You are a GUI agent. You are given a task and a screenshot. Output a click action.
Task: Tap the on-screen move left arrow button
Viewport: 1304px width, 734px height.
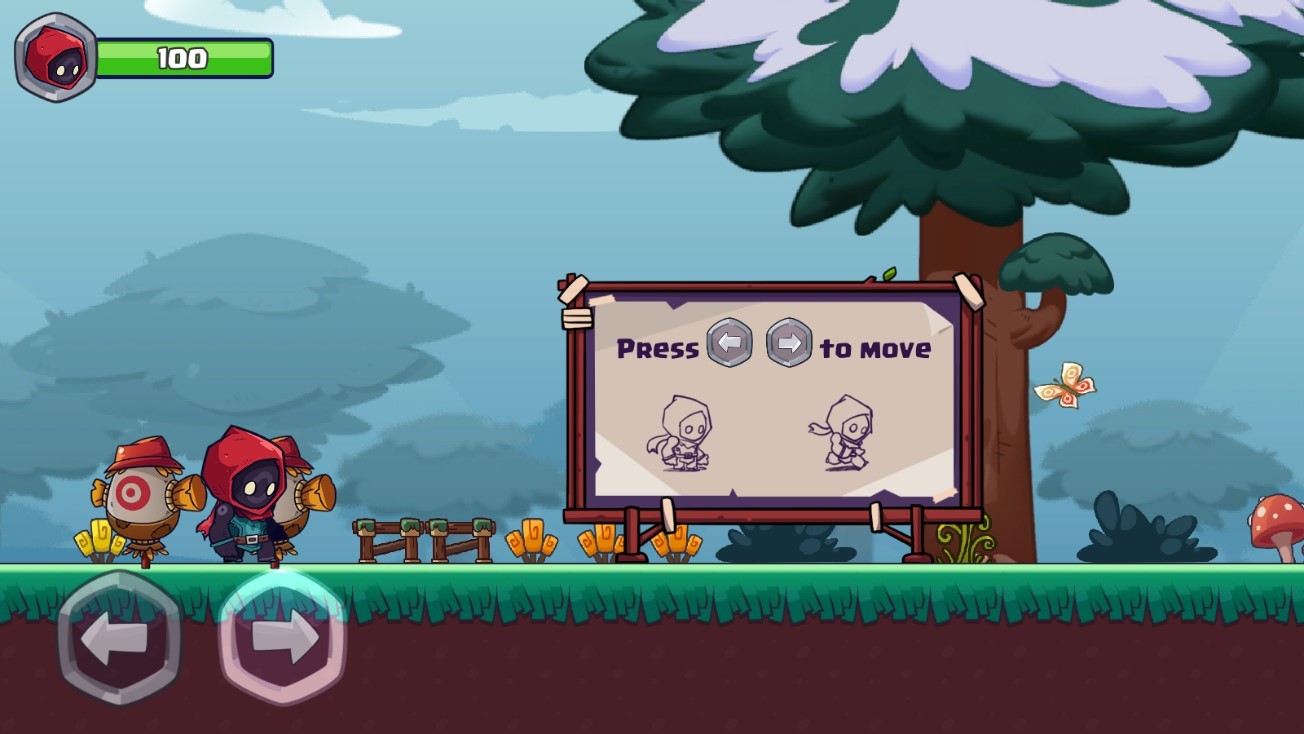(119, 638)
